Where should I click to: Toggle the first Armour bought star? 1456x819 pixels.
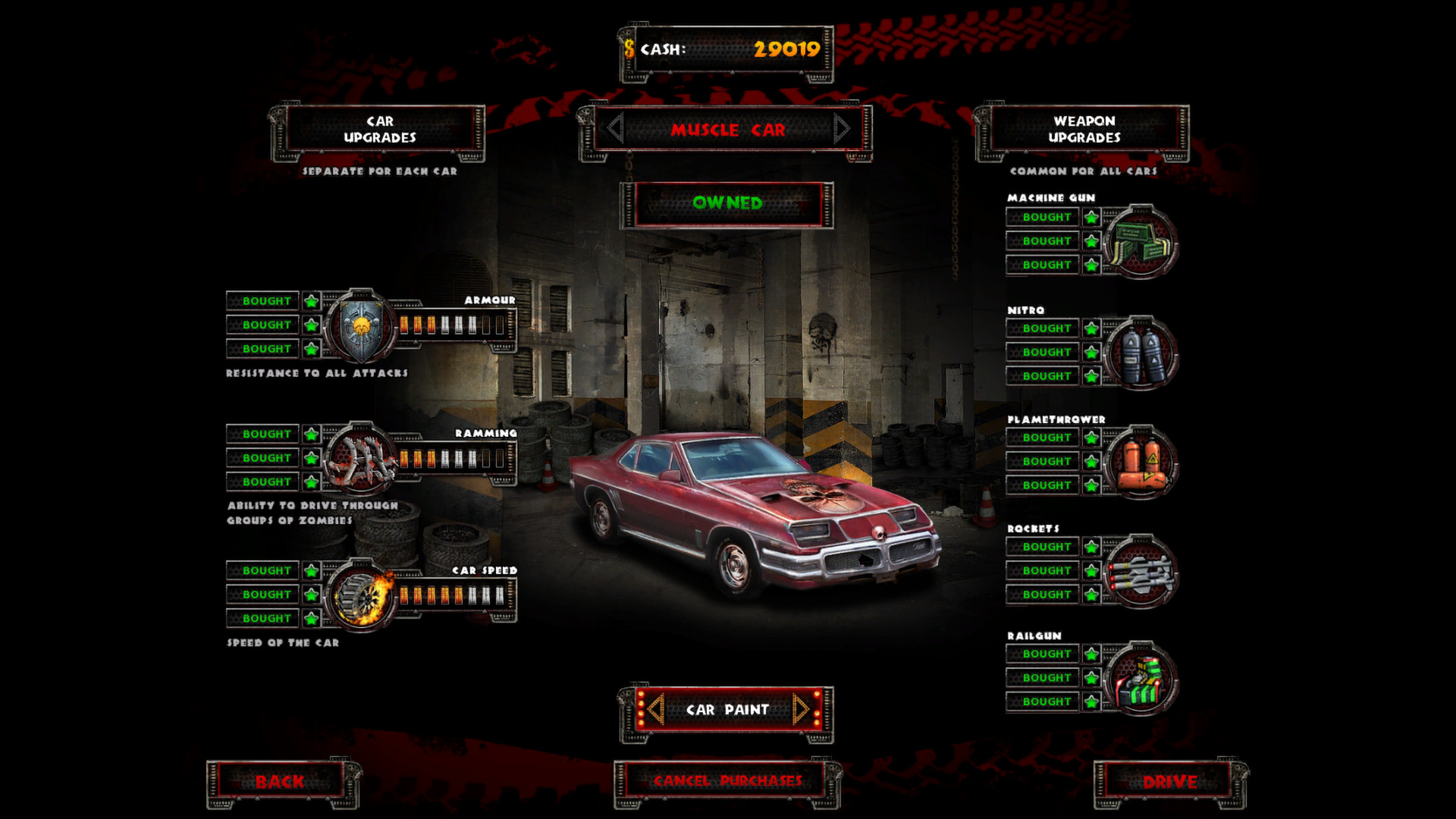pos(310,300)
